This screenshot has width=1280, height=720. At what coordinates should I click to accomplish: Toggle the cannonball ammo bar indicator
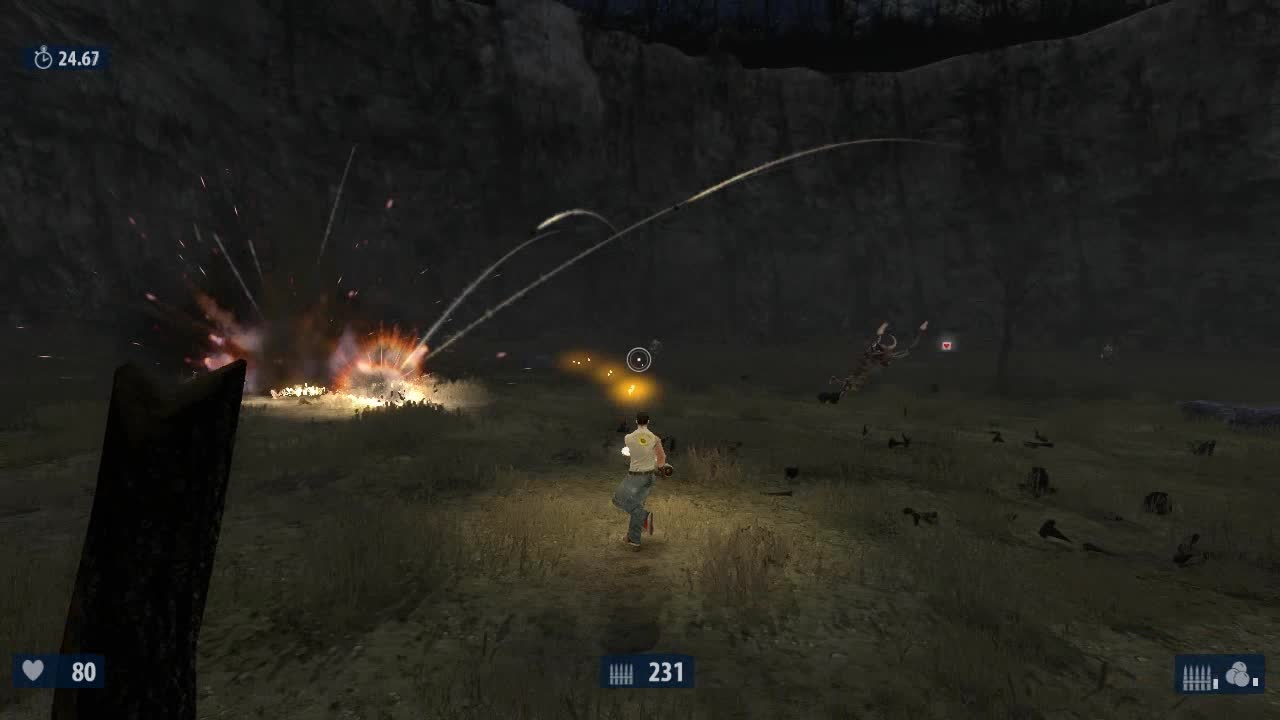click(x=1254, y=682)
